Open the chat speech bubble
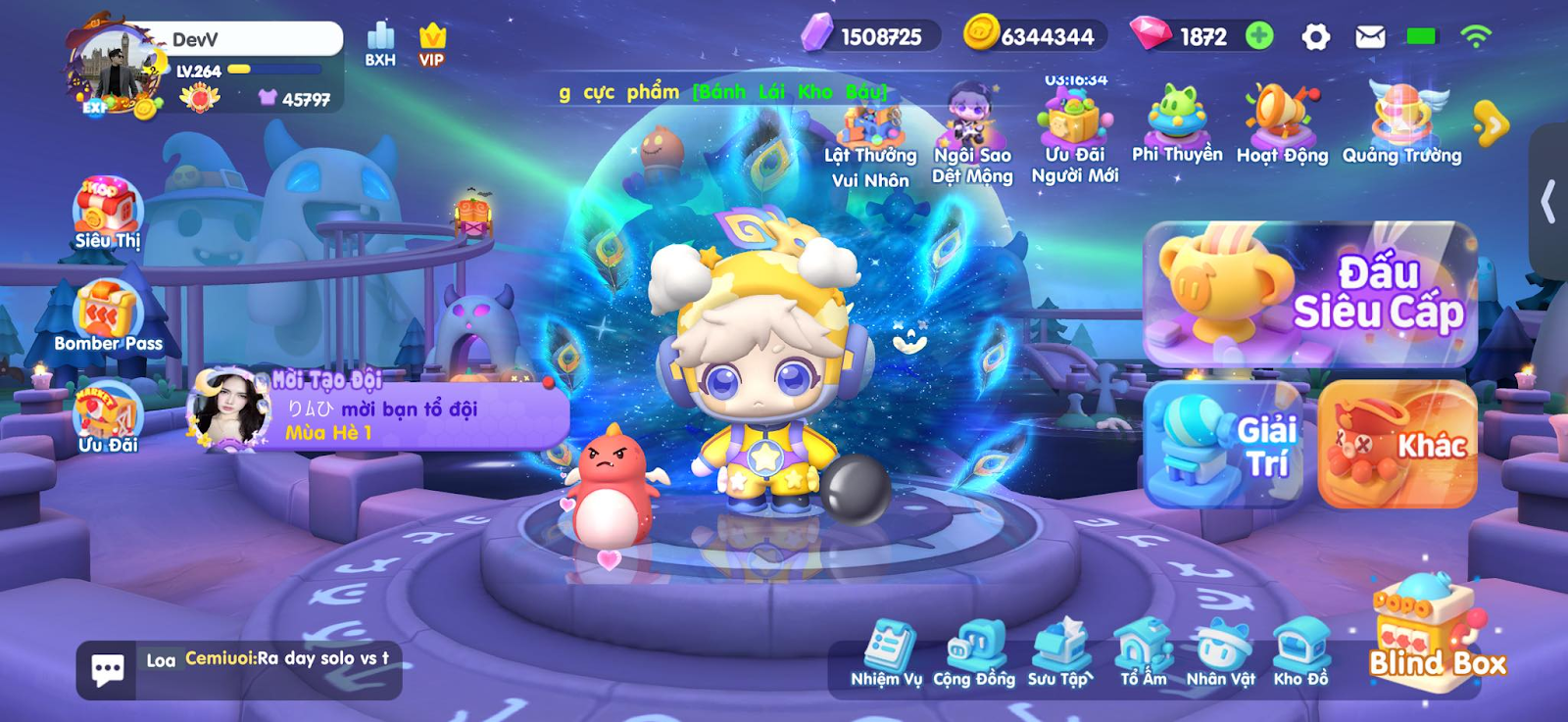Viewport: 1568px width, 722px height. tap(107, 670)
